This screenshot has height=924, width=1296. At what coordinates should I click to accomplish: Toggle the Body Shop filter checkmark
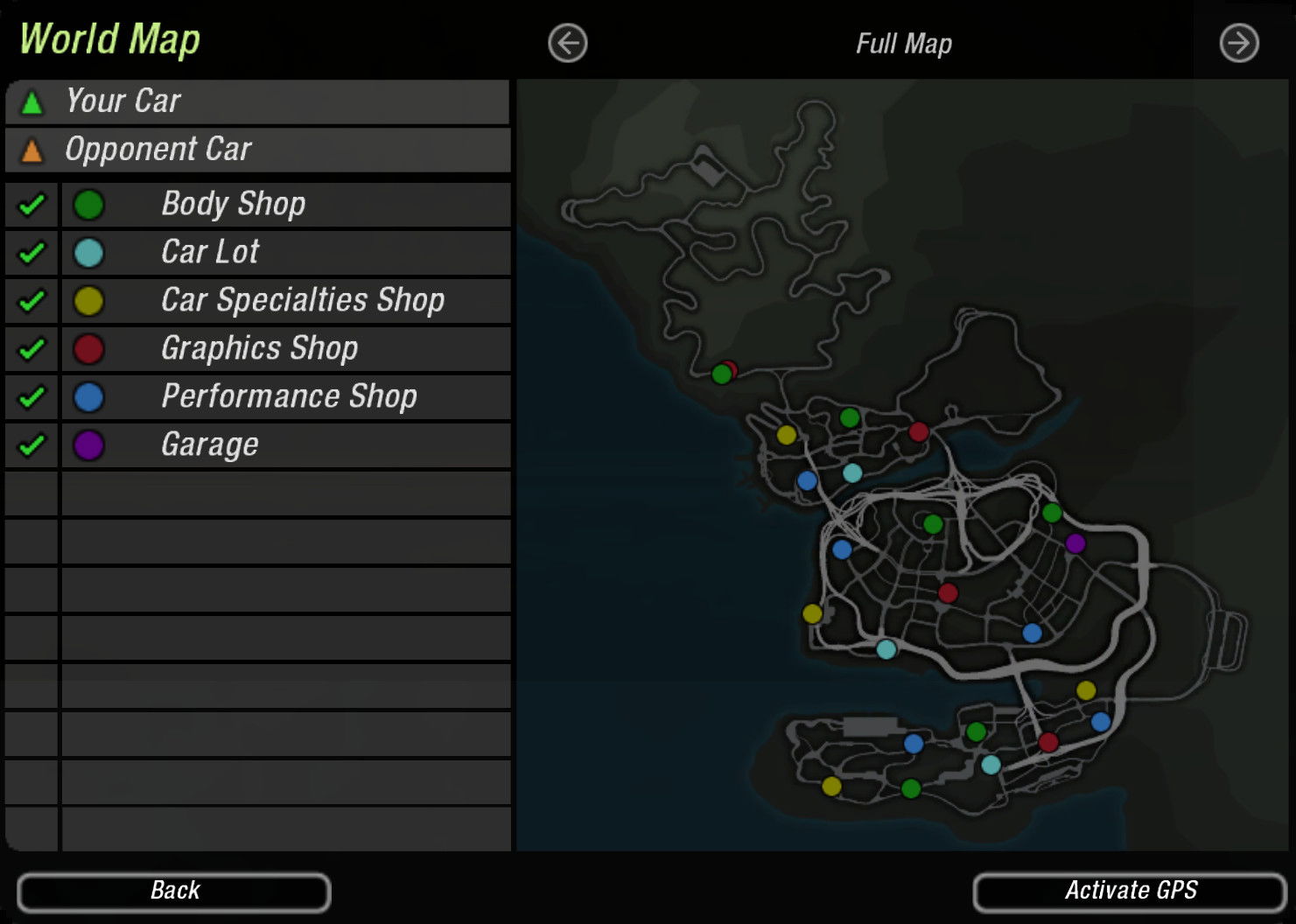(32, 205)
